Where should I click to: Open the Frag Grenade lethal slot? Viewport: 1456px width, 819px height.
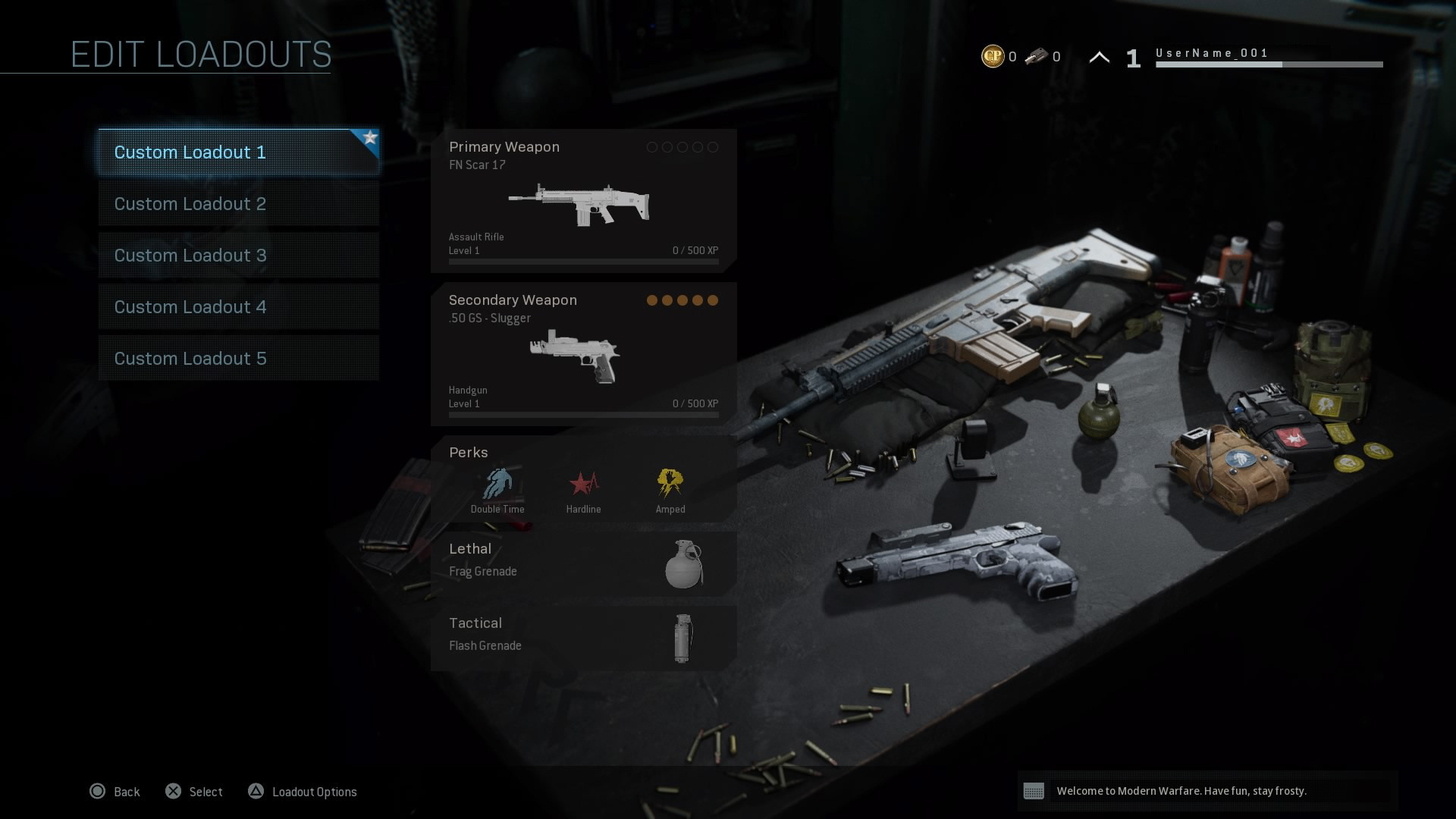pyautogui.click(x=583, y=563)
